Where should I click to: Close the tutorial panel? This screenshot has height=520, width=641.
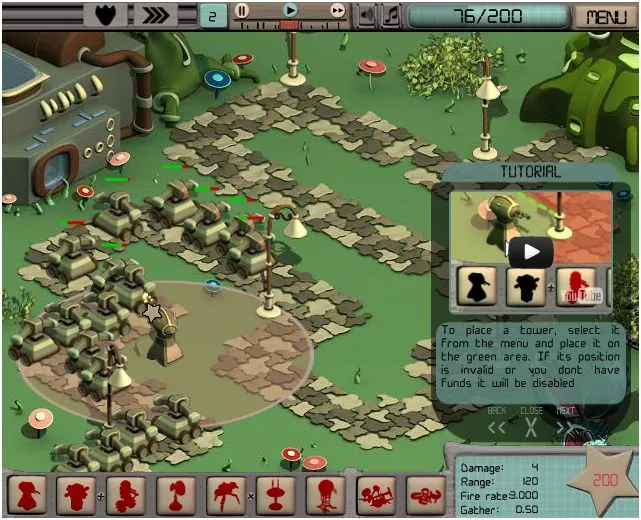coord(531,427)
